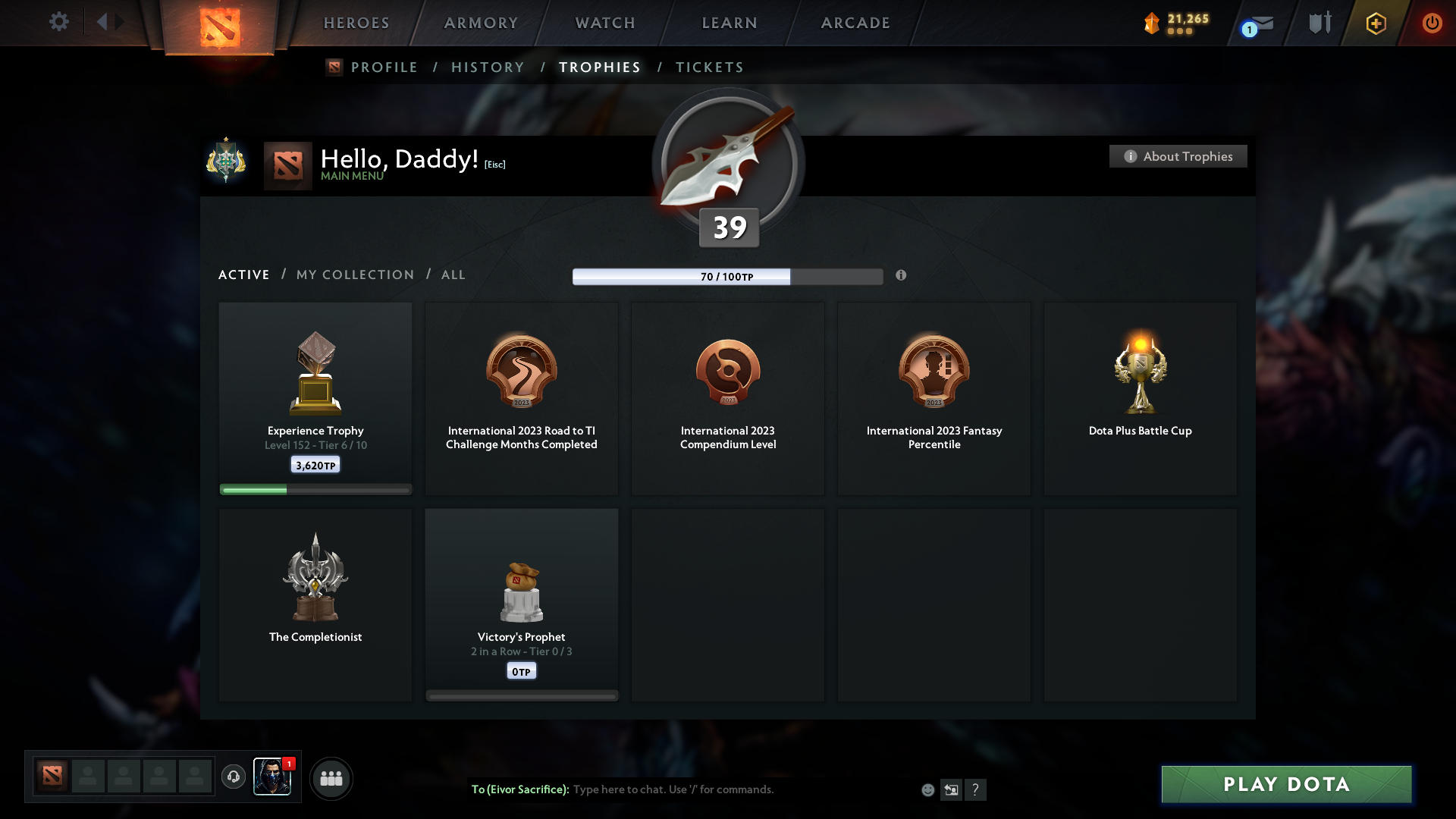Switch to the MY COLLECTION tab
Screen dimensions: 1456x819
tap(354, 275)
